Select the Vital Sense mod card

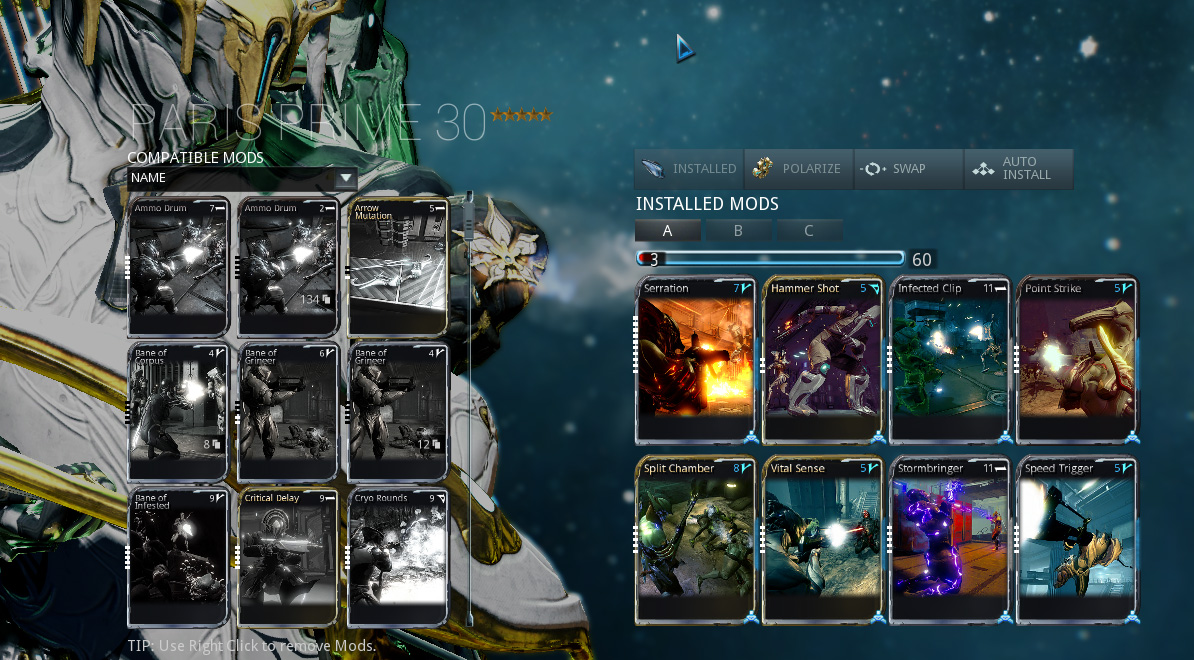(823, 540)
